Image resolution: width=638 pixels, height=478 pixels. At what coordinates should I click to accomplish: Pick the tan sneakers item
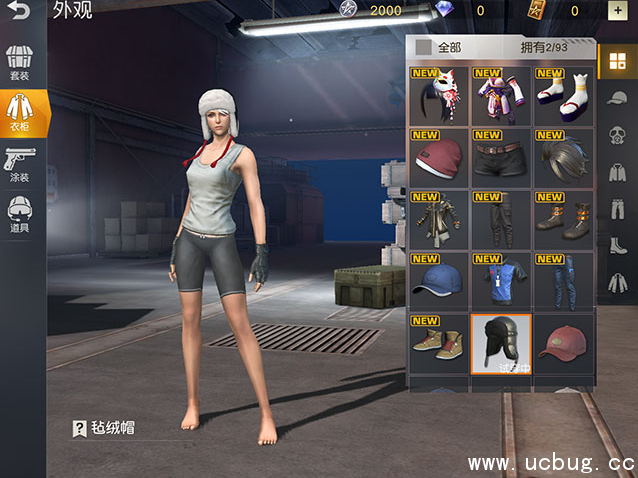[438, 344]
